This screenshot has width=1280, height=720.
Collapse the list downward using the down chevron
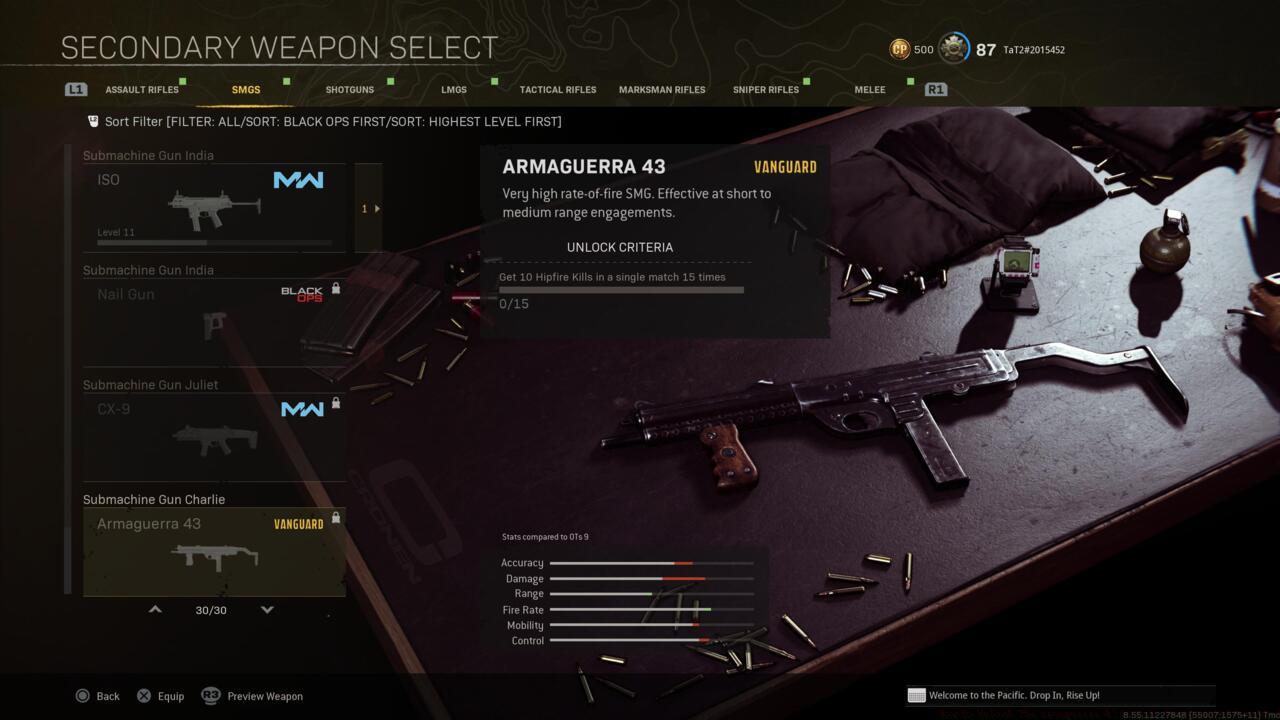(x=267, y=609)
